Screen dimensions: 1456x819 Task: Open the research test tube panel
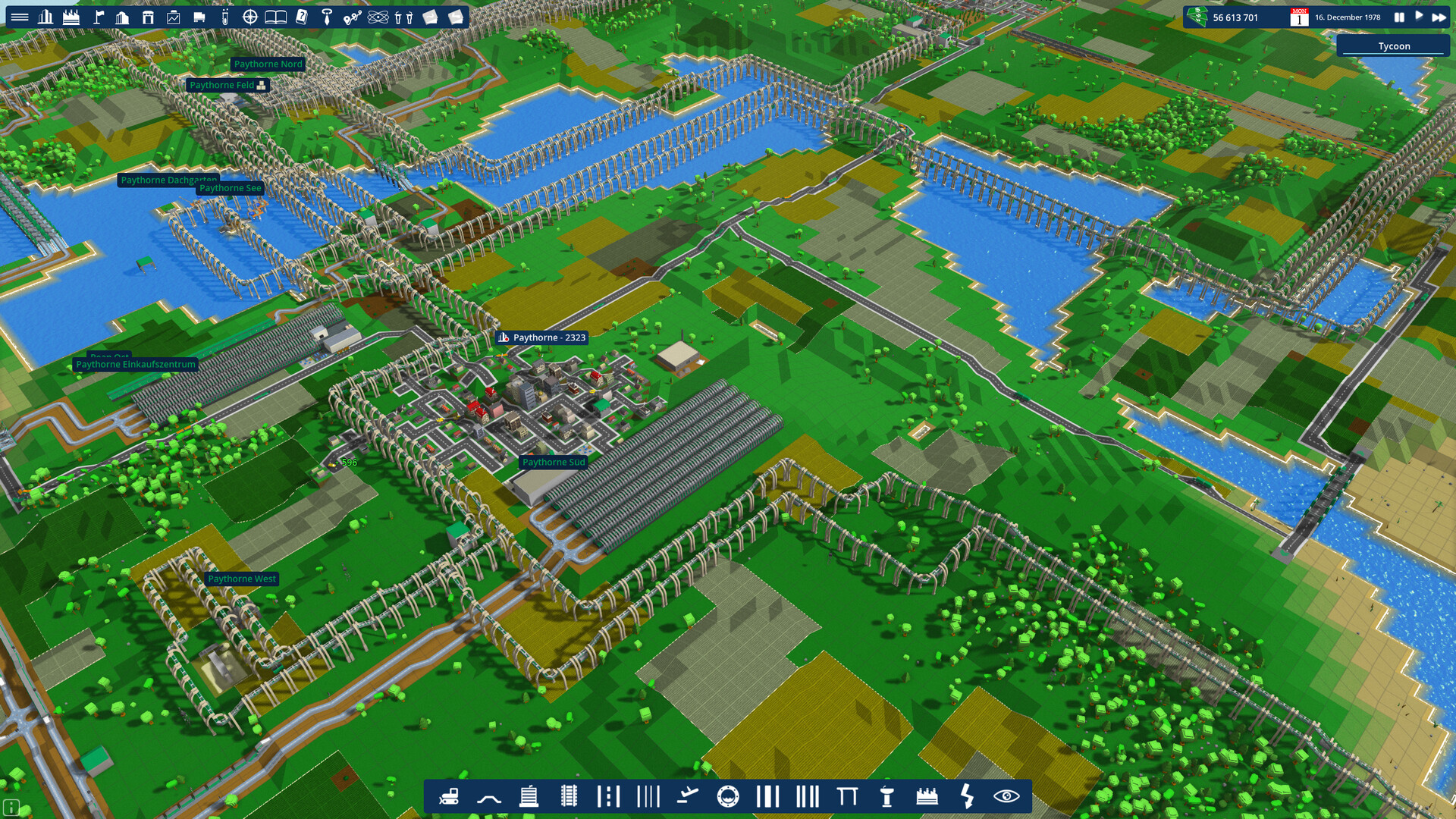click(226, 15)
